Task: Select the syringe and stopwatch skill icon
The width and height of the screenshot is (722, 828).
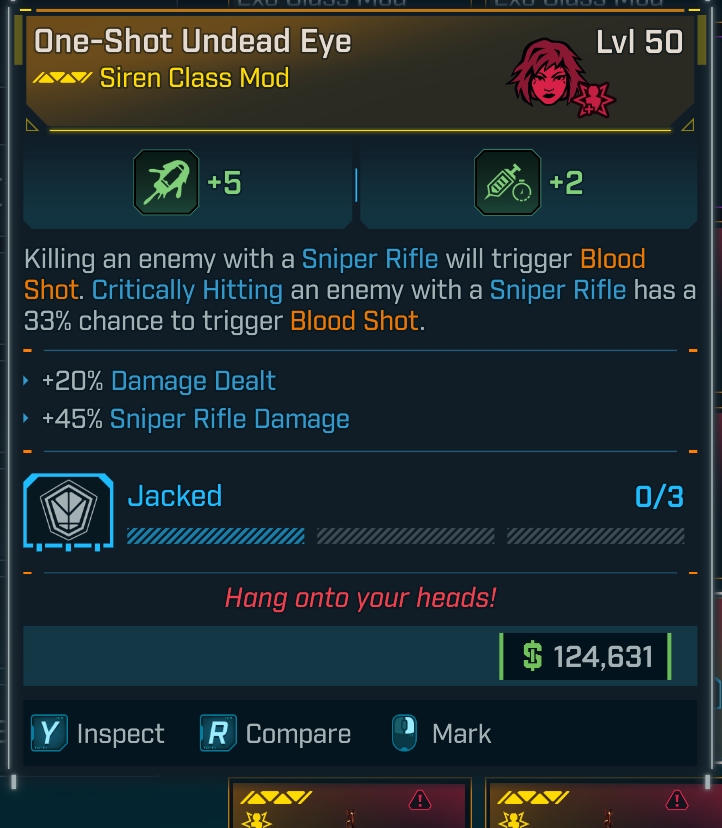Action: point(507,183)
